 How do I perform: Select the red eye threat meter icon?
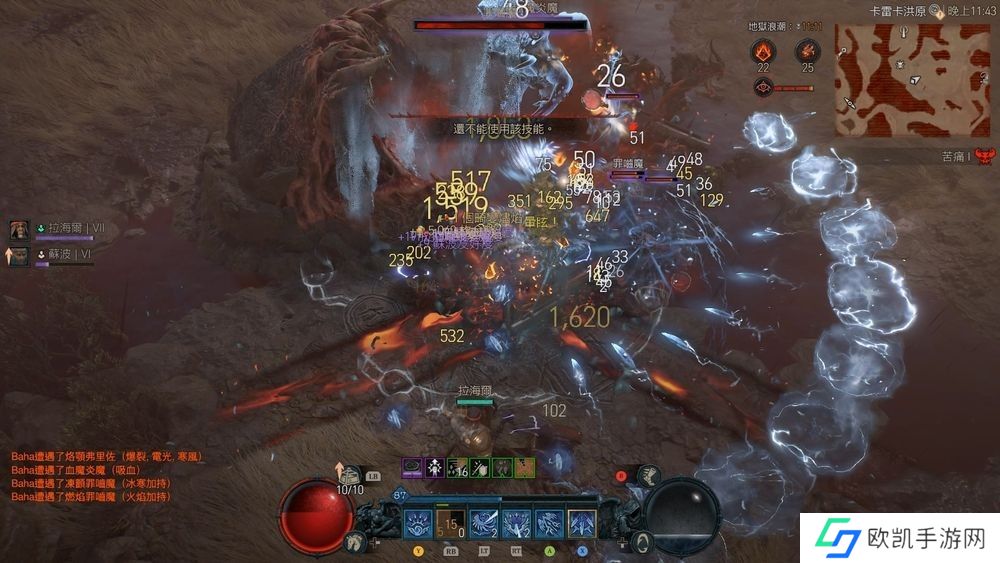(762, 87)
